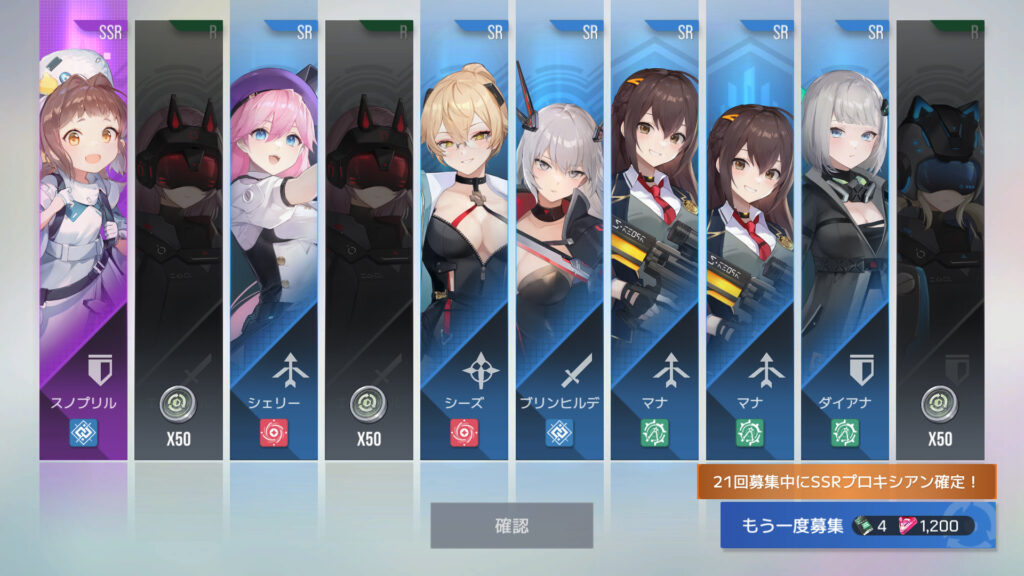Pick the ブリンヒルデ character card
Image resolution: width=1024 pixels, height=576 pixels.
(x=559, y=240)
